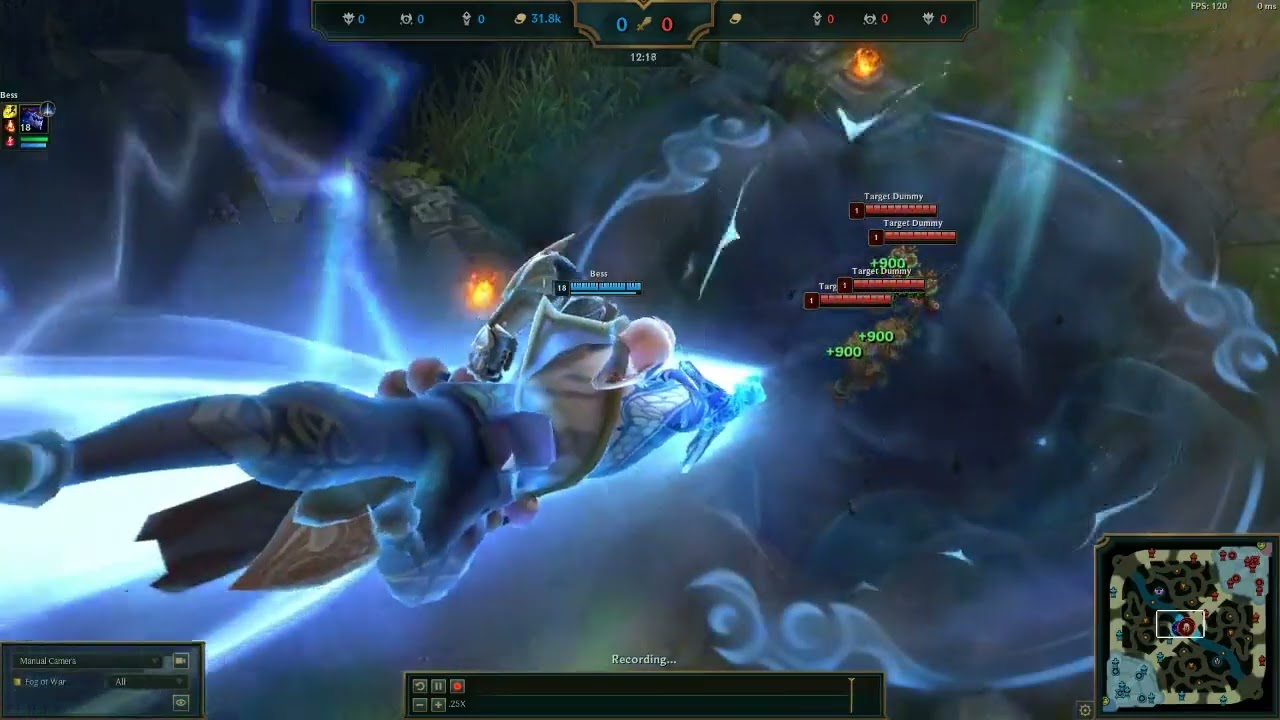Screen dimensions: 1280x720
Task: Toggle the eye visibility icon in camera panel
Action: 181,703
